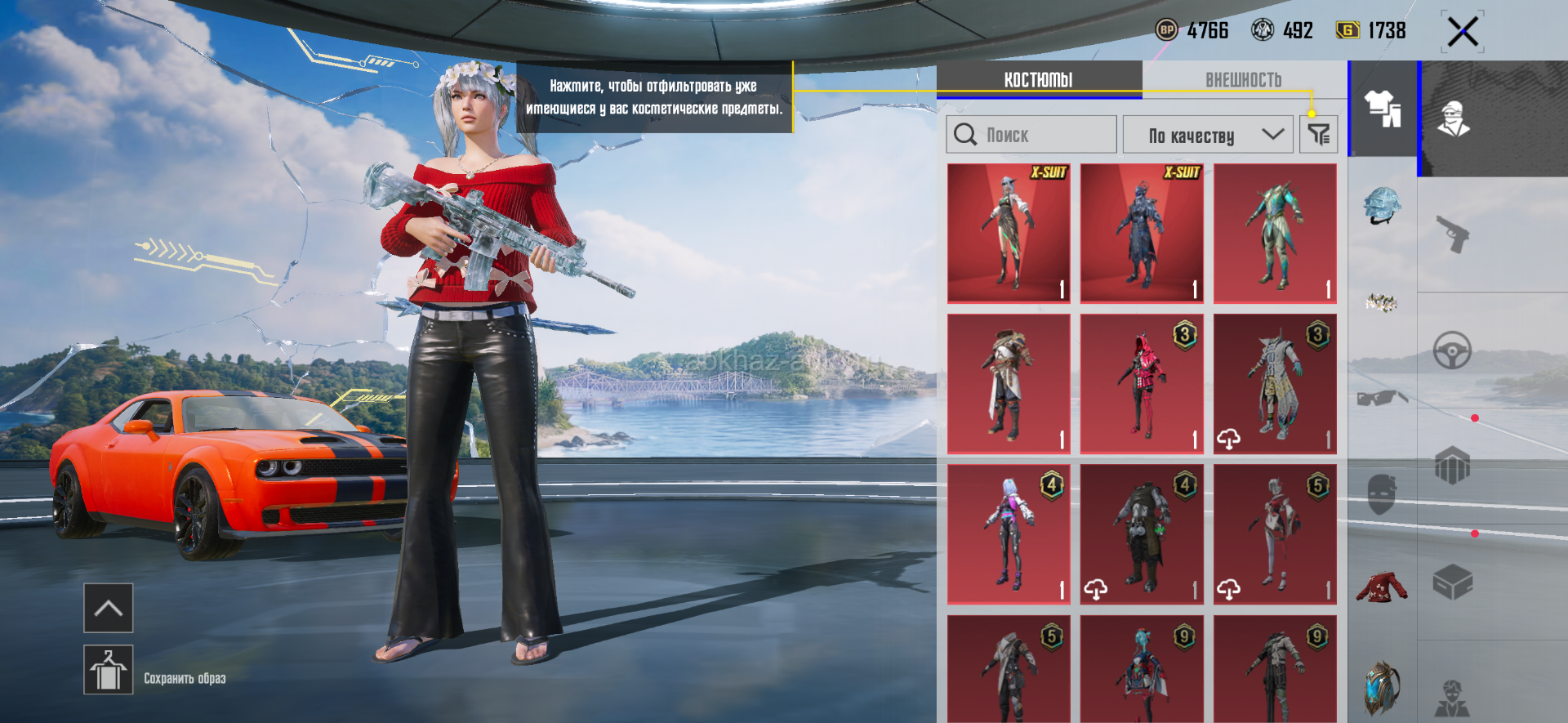1568x723 pixels.
Task: Choose the brown and white coat costume
Action: tap(1009, 384)
